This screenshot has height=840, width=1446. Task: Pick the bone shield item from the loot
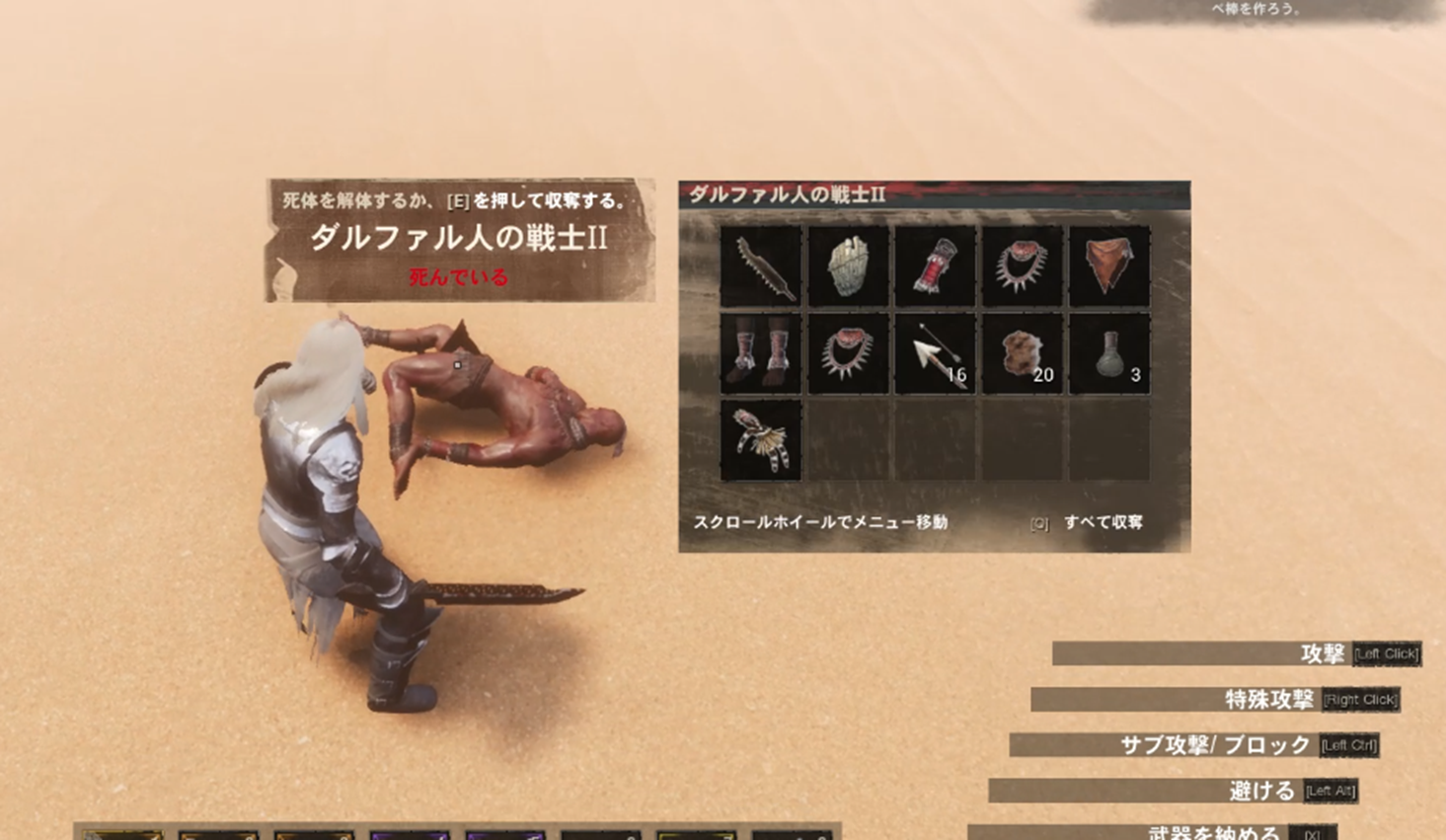846,266
